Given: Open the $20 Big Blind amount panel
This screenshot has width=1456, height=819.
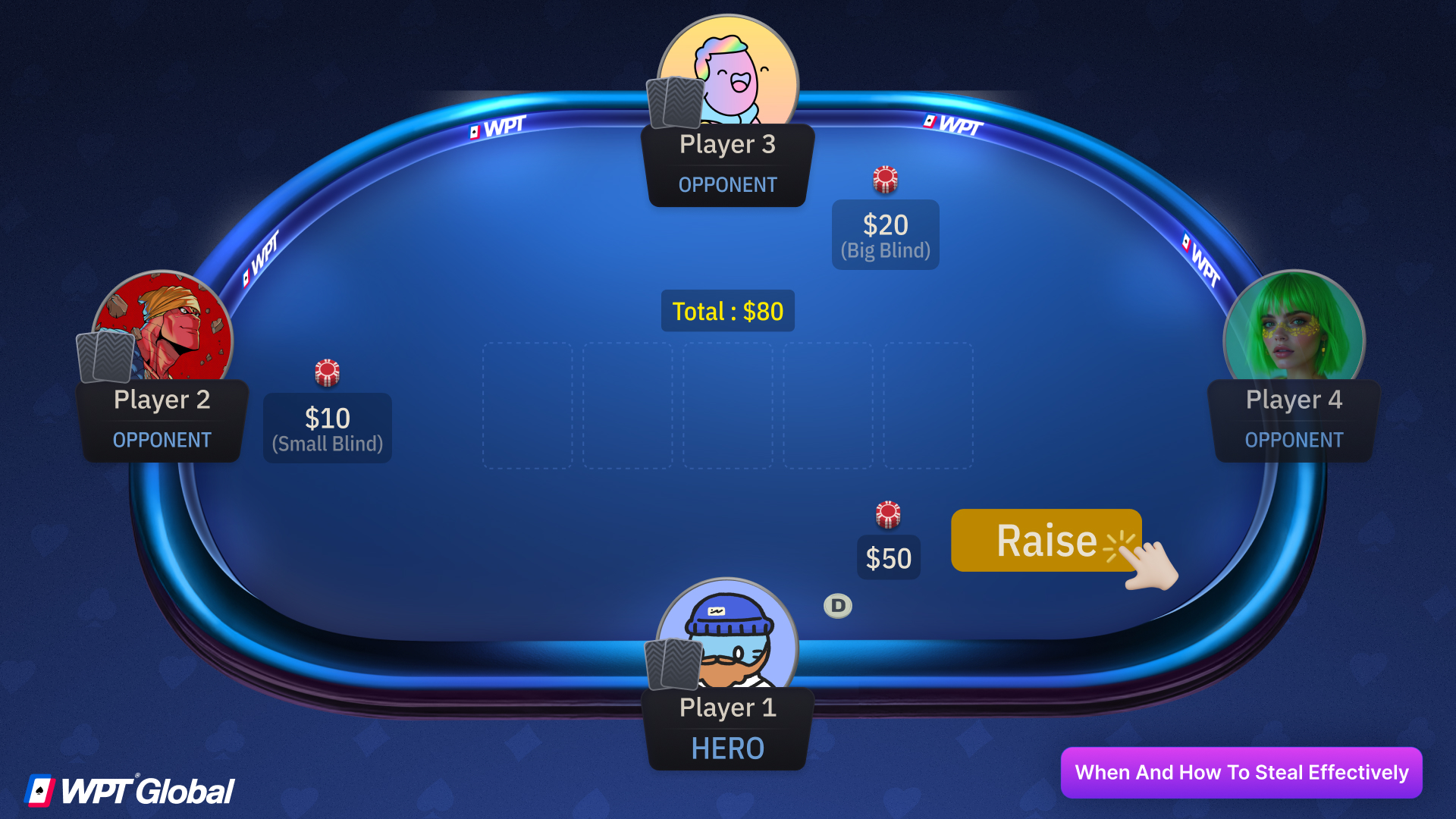Looking at the screenshot, I should 885,234.
